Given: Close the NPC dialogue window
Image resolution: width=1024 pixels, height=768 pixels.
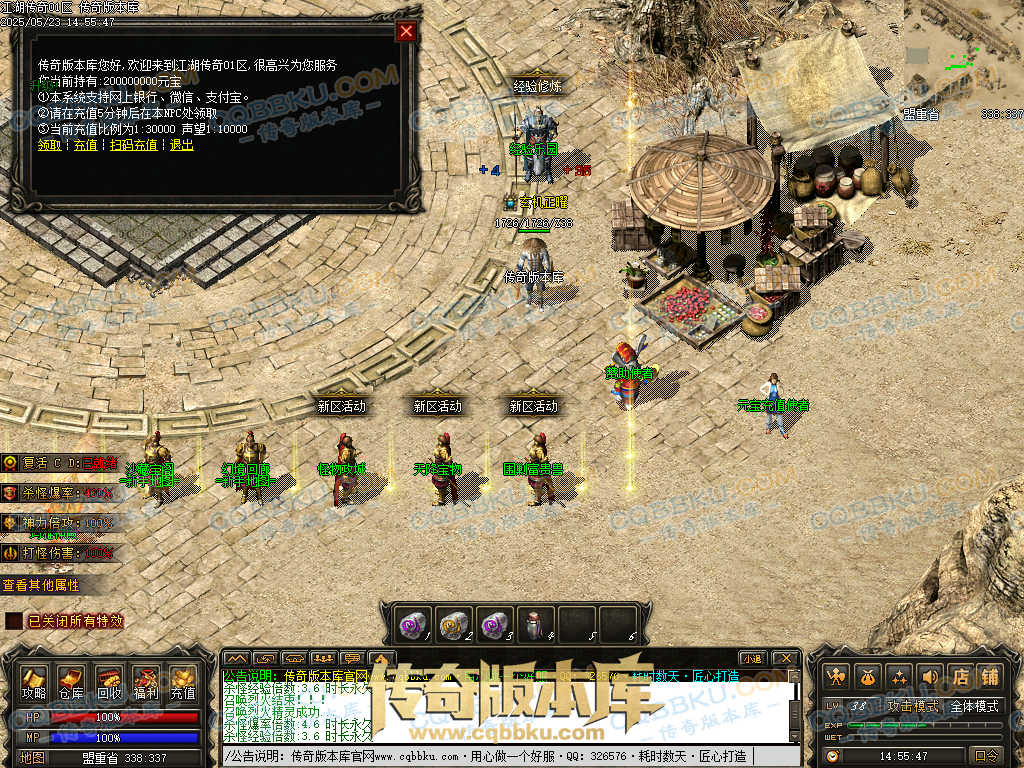Looking at the screenshot, I should coord(406,31).
